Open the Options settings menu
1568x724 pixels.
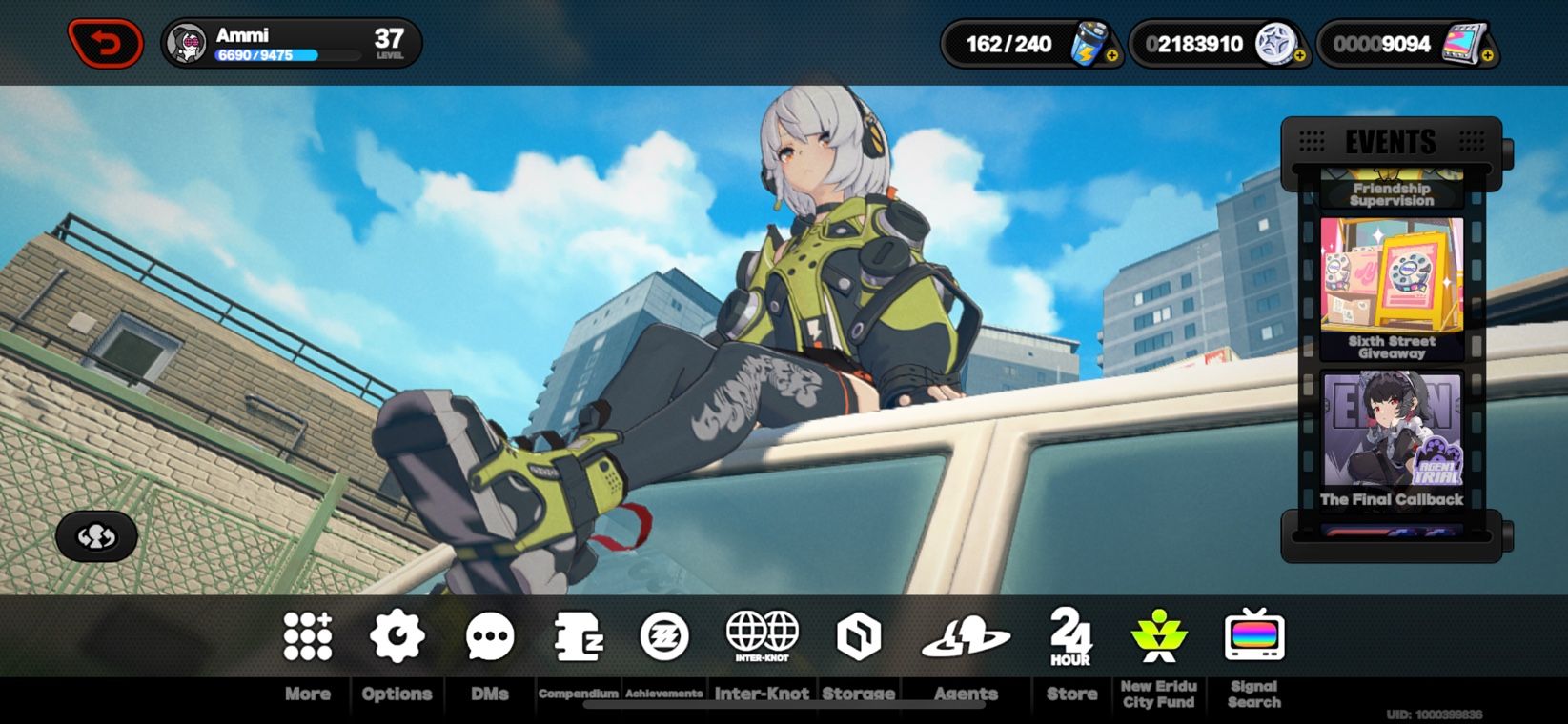pos(396,636)
